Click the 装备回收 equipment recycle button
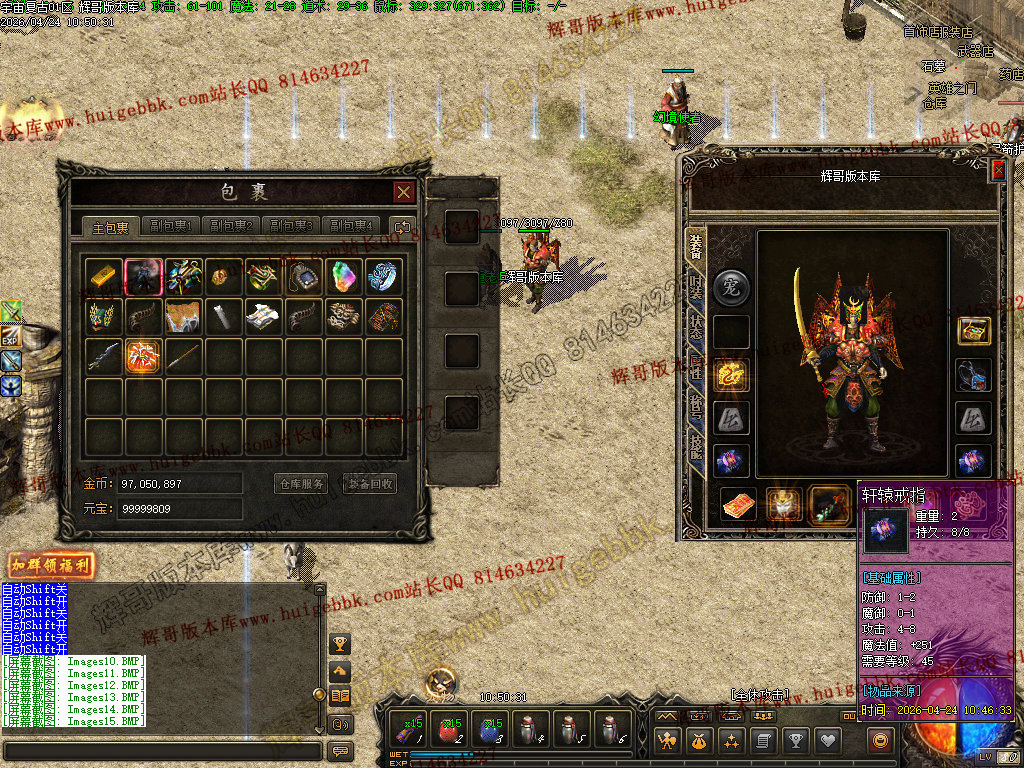Image resolution: width=1024 pixels, height=768 pixels. (369, 484)
